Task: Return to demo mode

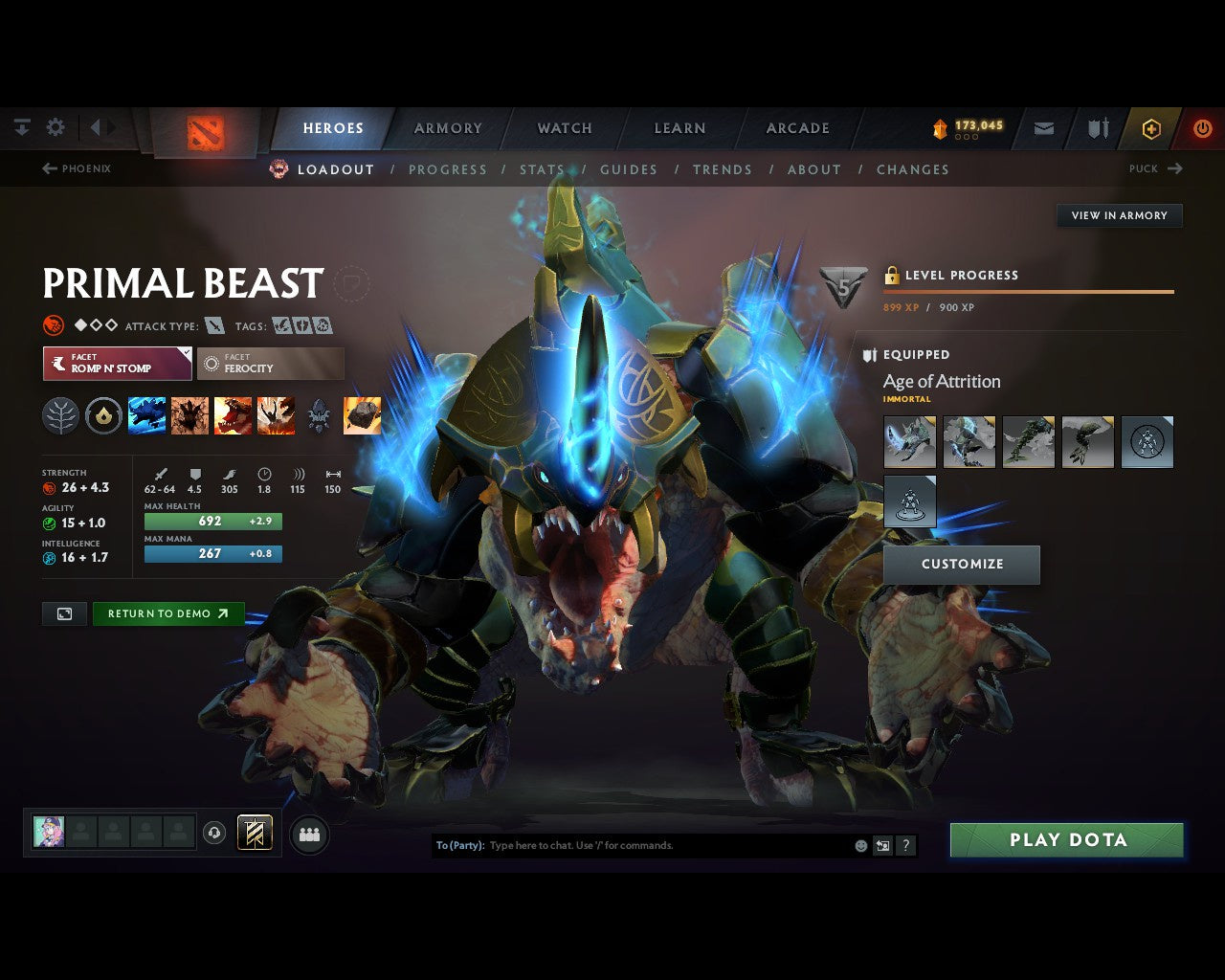Action: click(168, 614)
